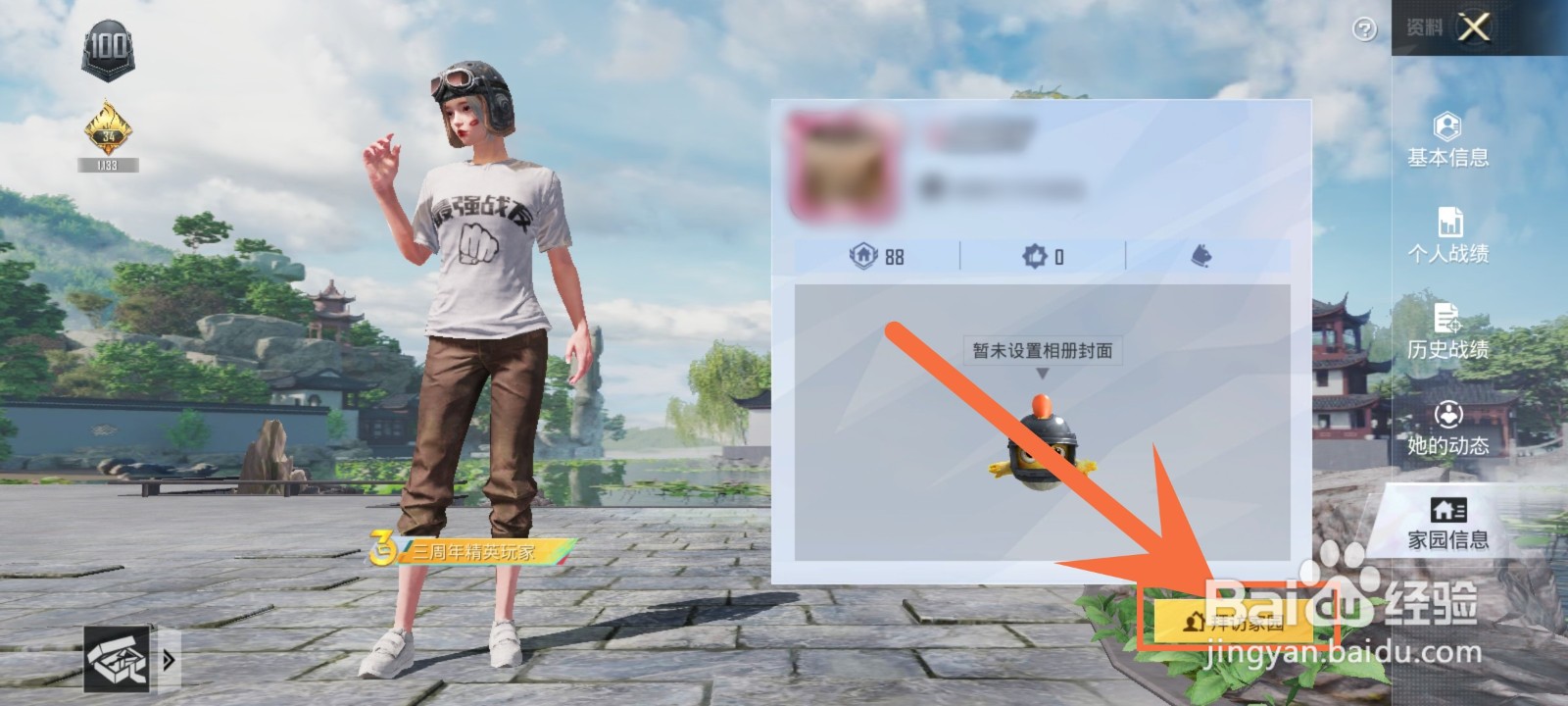
Task: Click the level 100 badge
Action: point(108,46)
